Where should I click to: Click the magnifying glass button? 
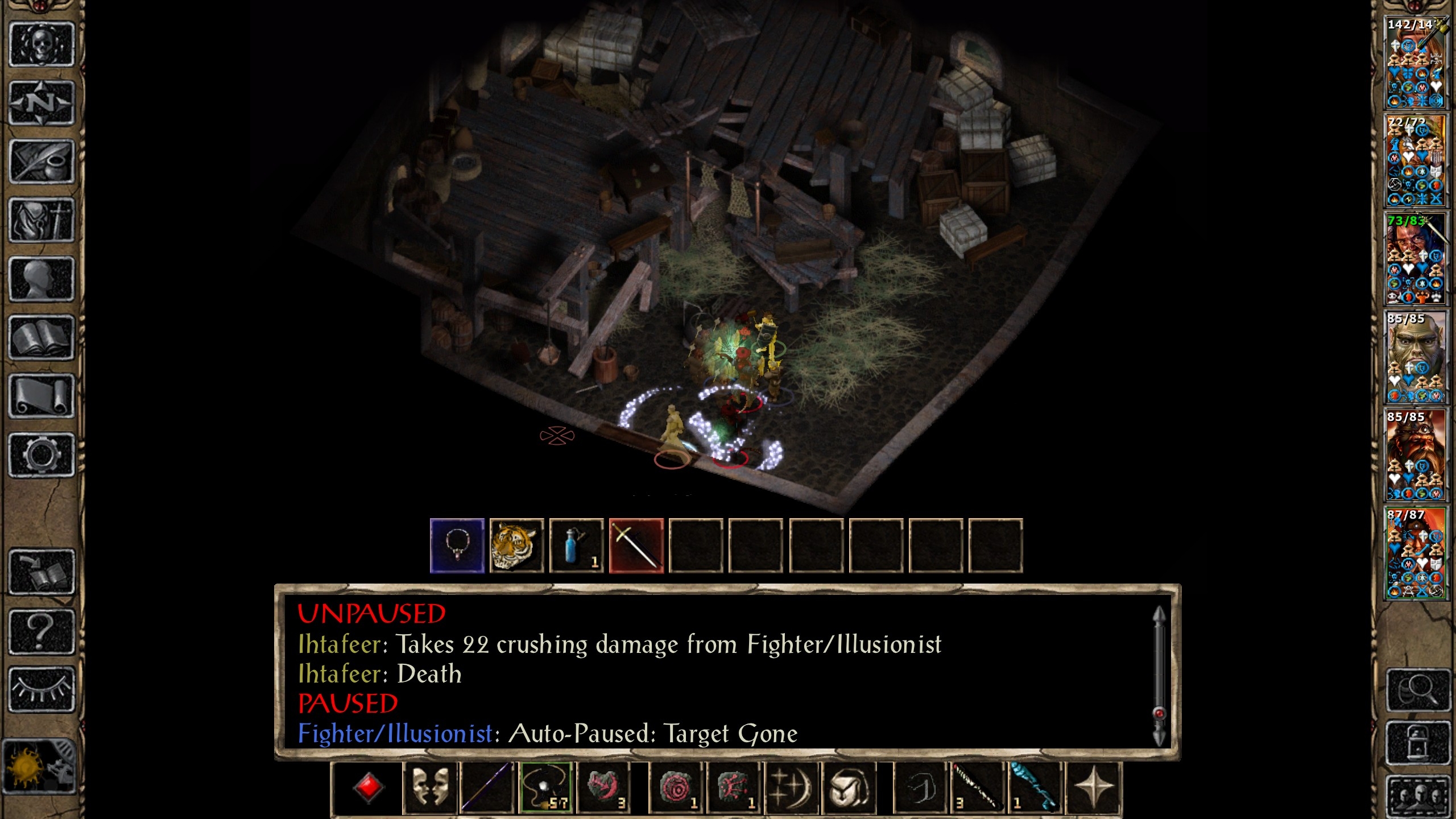[1417, 690]
